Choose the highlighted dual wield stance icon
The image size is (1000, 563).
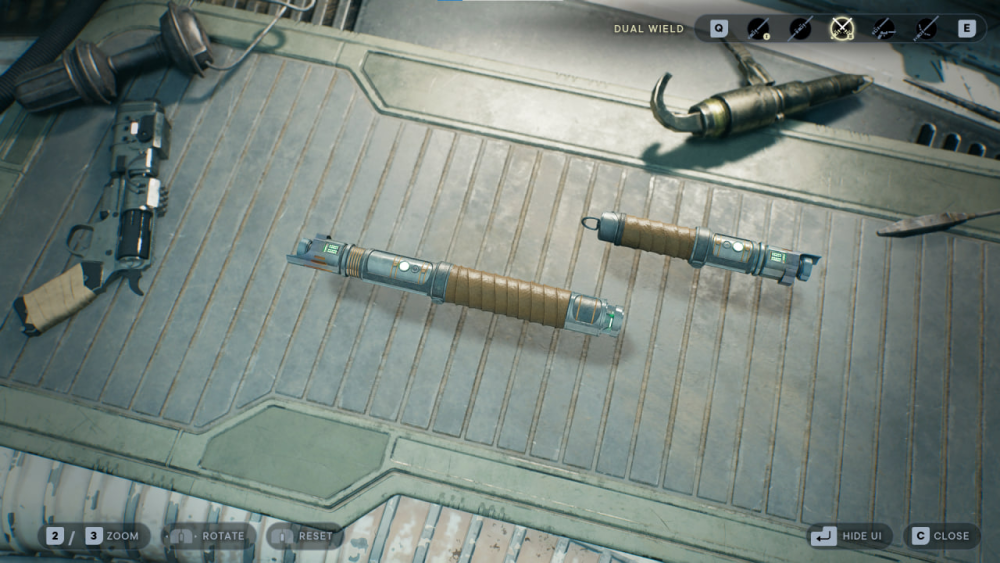(x=843, y=29)
